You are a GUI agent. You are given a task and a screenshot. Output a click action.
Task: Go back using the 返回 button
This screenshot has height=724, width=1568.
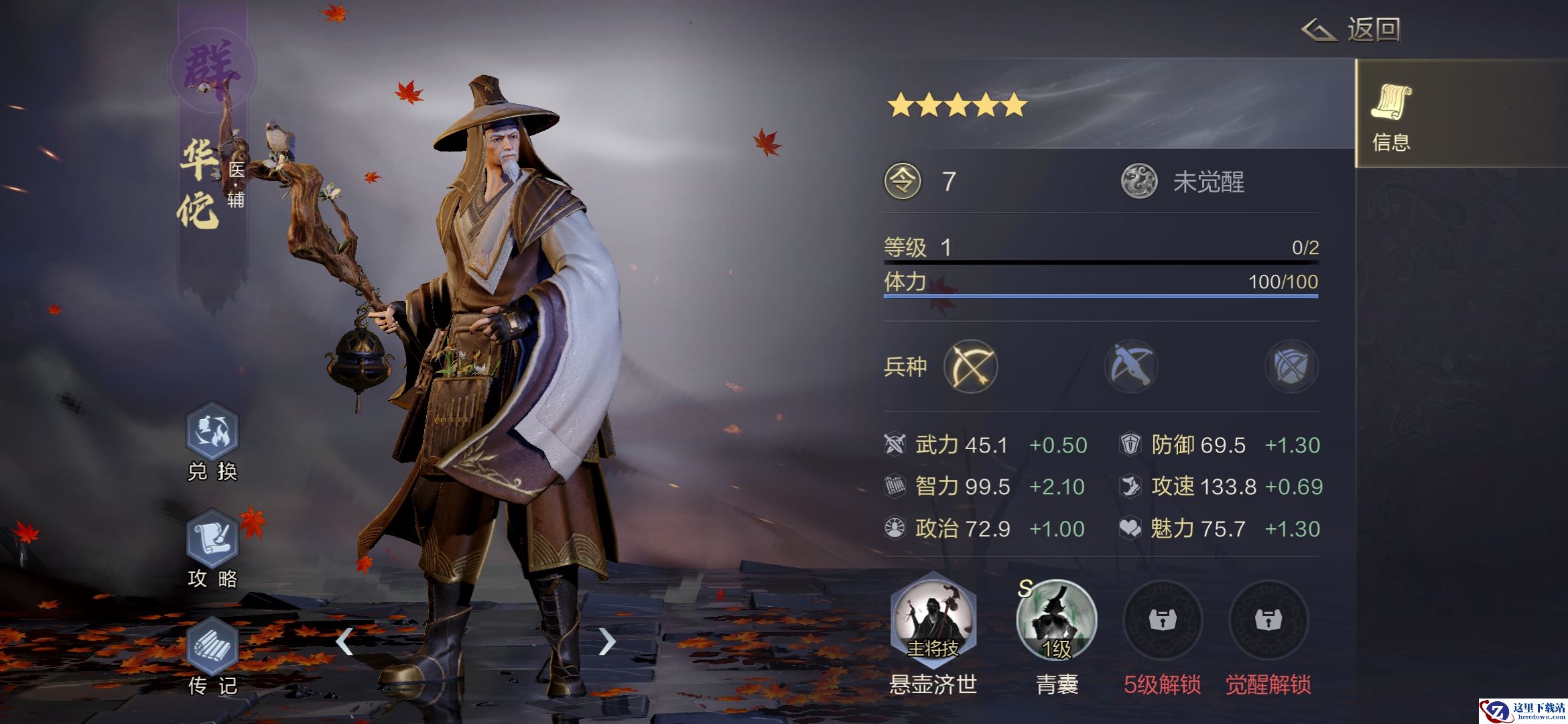click(x=1352, y=30)
